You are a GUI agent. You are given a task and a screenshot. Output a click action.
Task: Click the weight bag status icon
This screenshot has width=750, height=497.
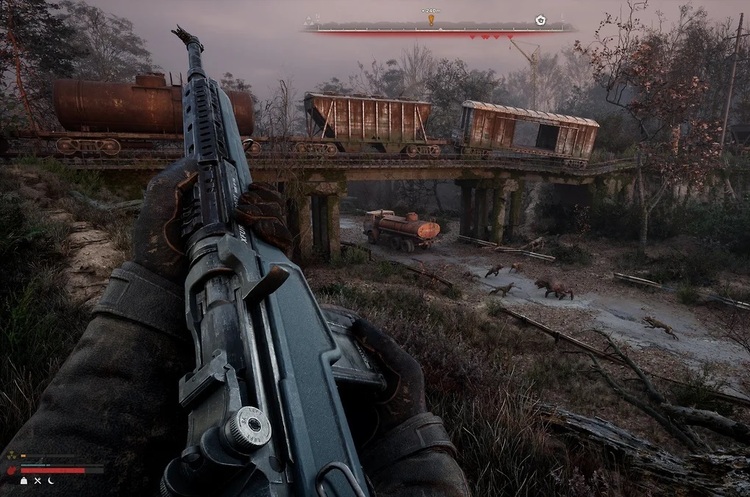pos(23,480)
